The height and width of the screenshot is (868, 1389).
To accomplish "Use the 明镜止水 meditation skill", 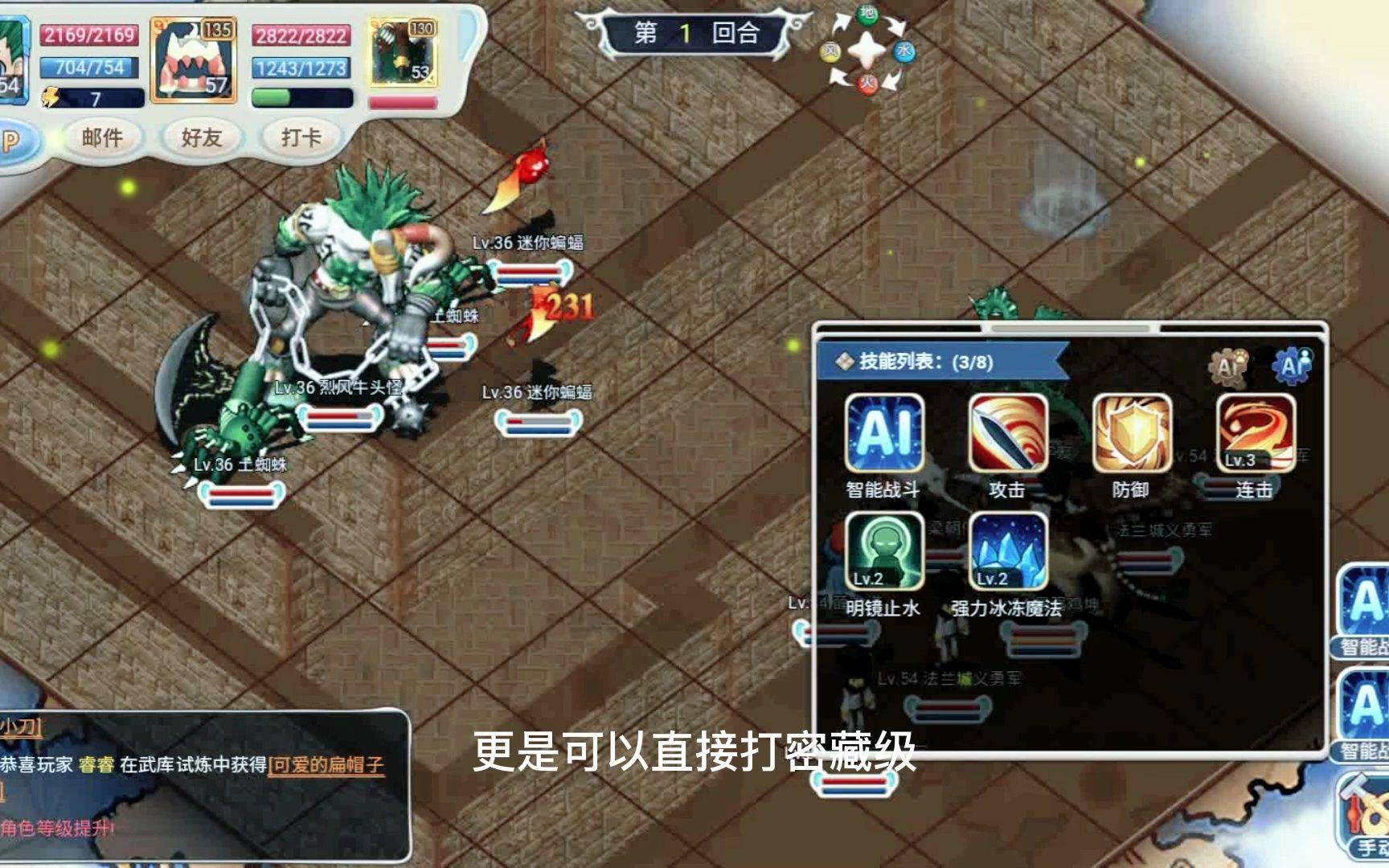I will click(883, 552).
